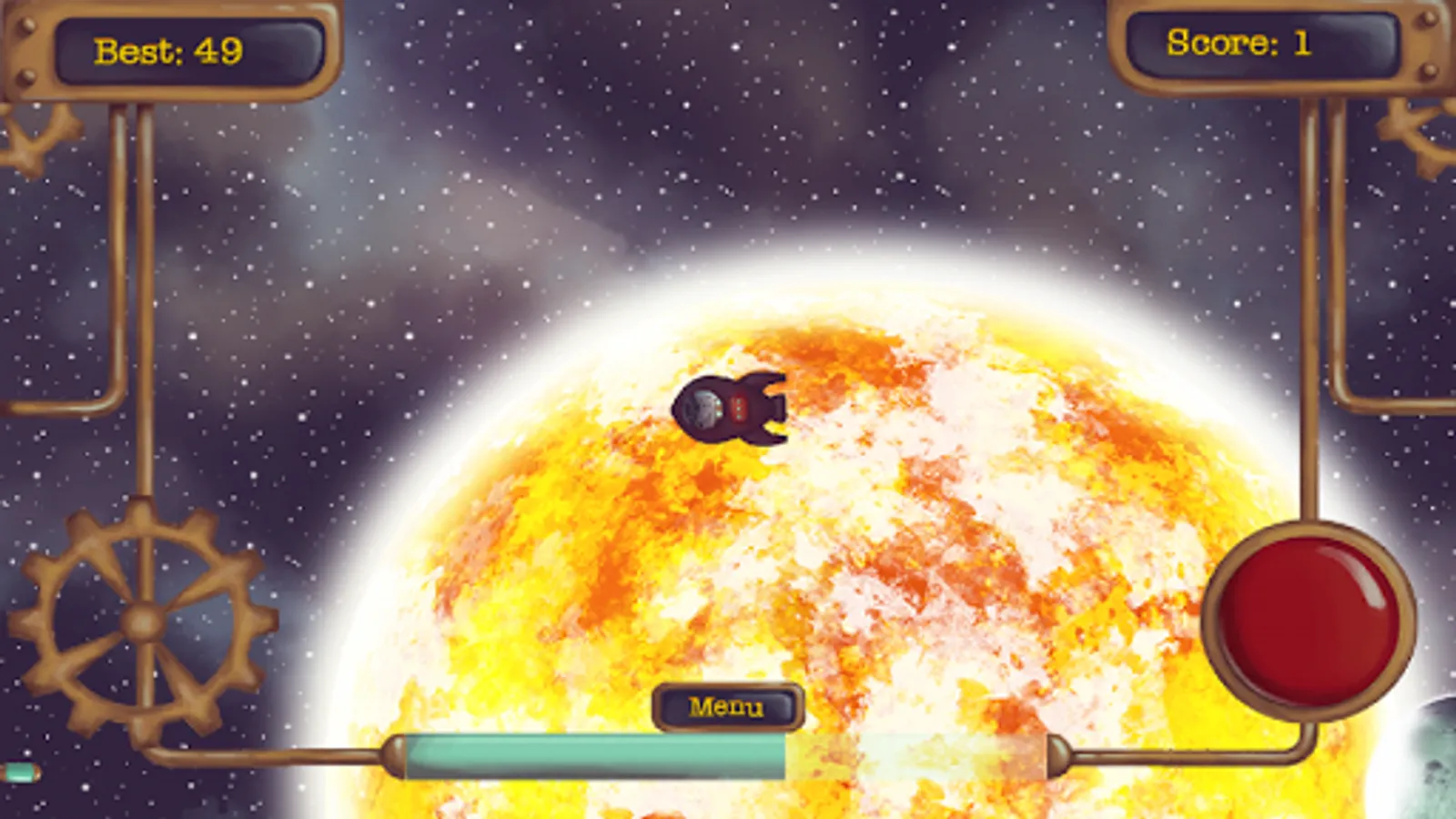Image resolution: width=1456 pixels, height=819 pixels.
Task: Click the gear ornament below the Best panel
Action: click(27, 136)
